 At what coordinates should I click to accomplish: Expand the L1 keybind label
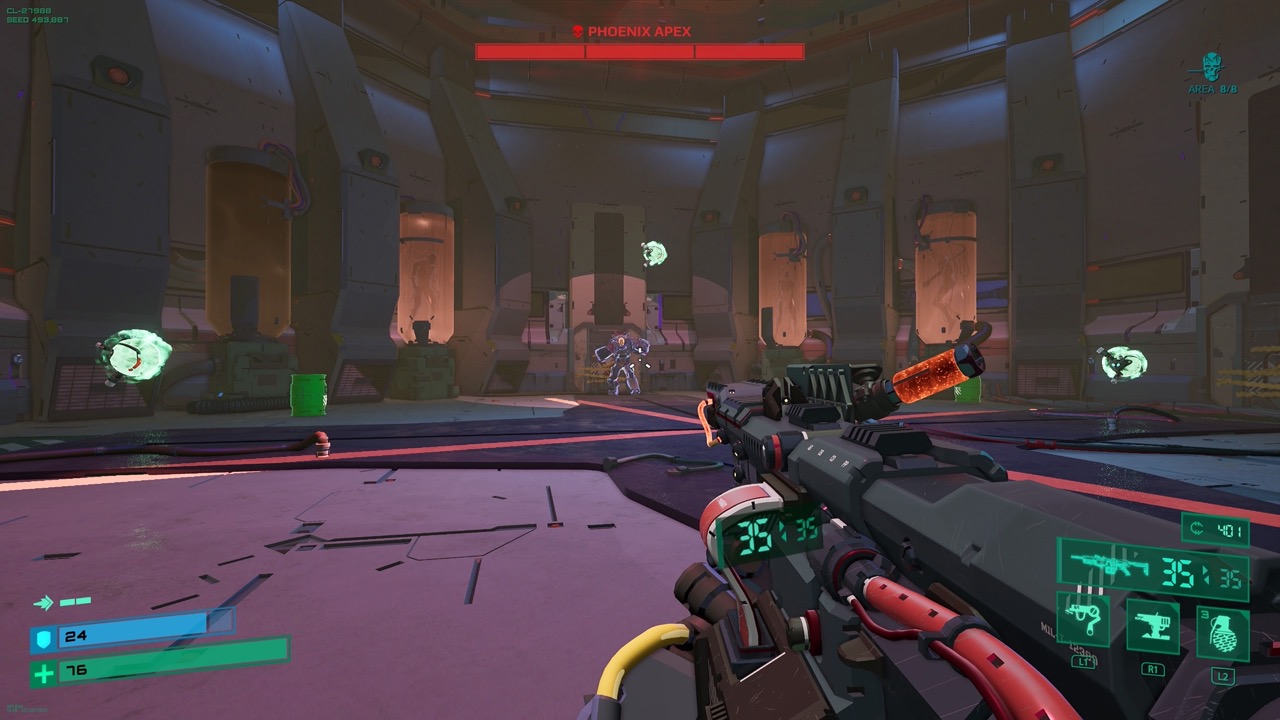click(x=1082, y=663)
